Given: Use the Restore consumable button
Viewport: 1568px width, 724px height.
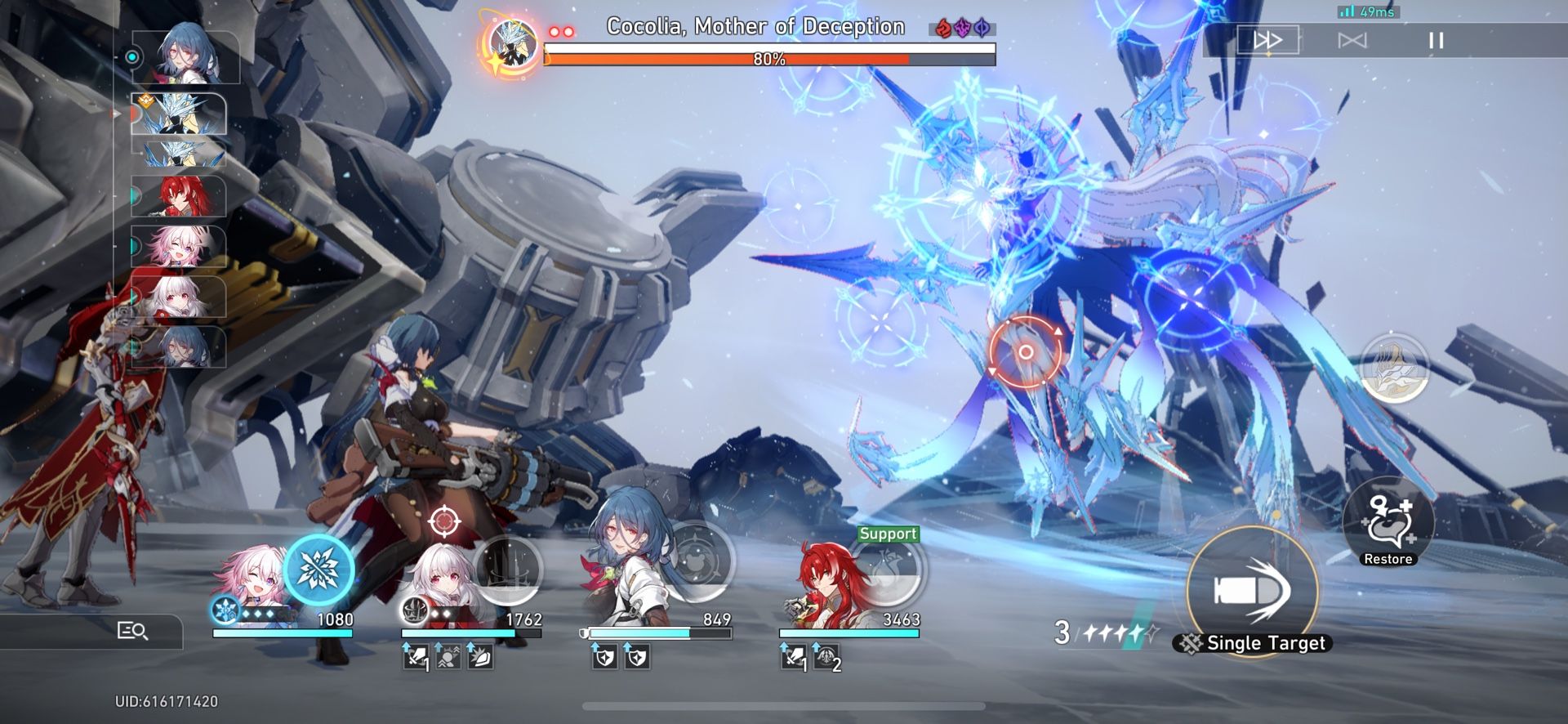Looking at the screenshot, I should [1388, 527].
